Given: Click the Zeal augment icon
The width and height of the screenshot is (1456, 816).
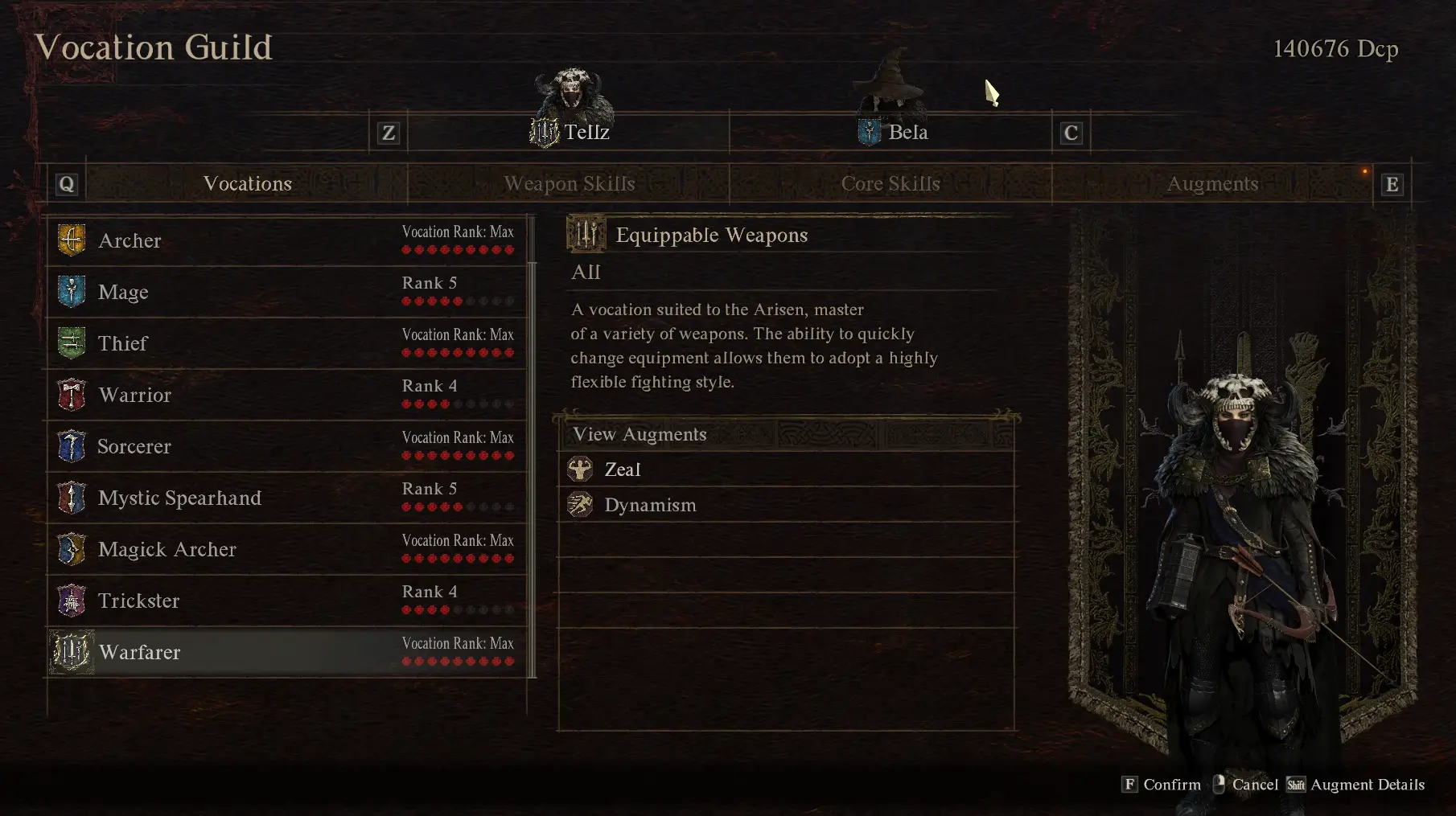Looking at the screenshot, I should 580,469.
